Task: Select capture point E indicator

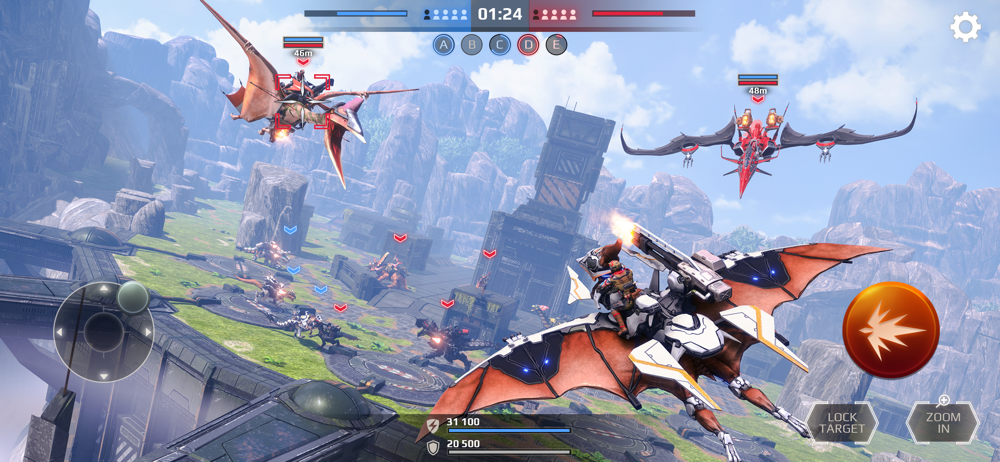Action: coord(556,44)
